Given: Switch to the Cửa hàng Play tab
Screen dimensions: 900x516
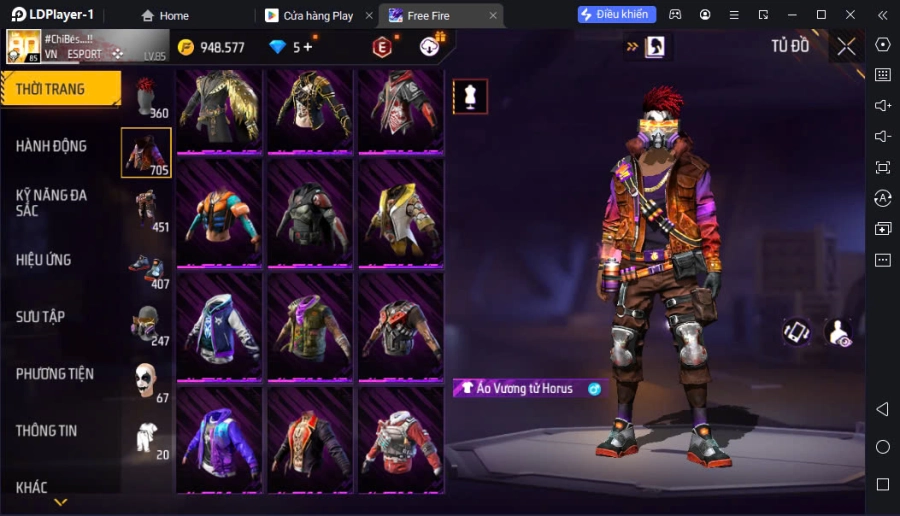Looking at the screenshot, I should coord(317,16).
